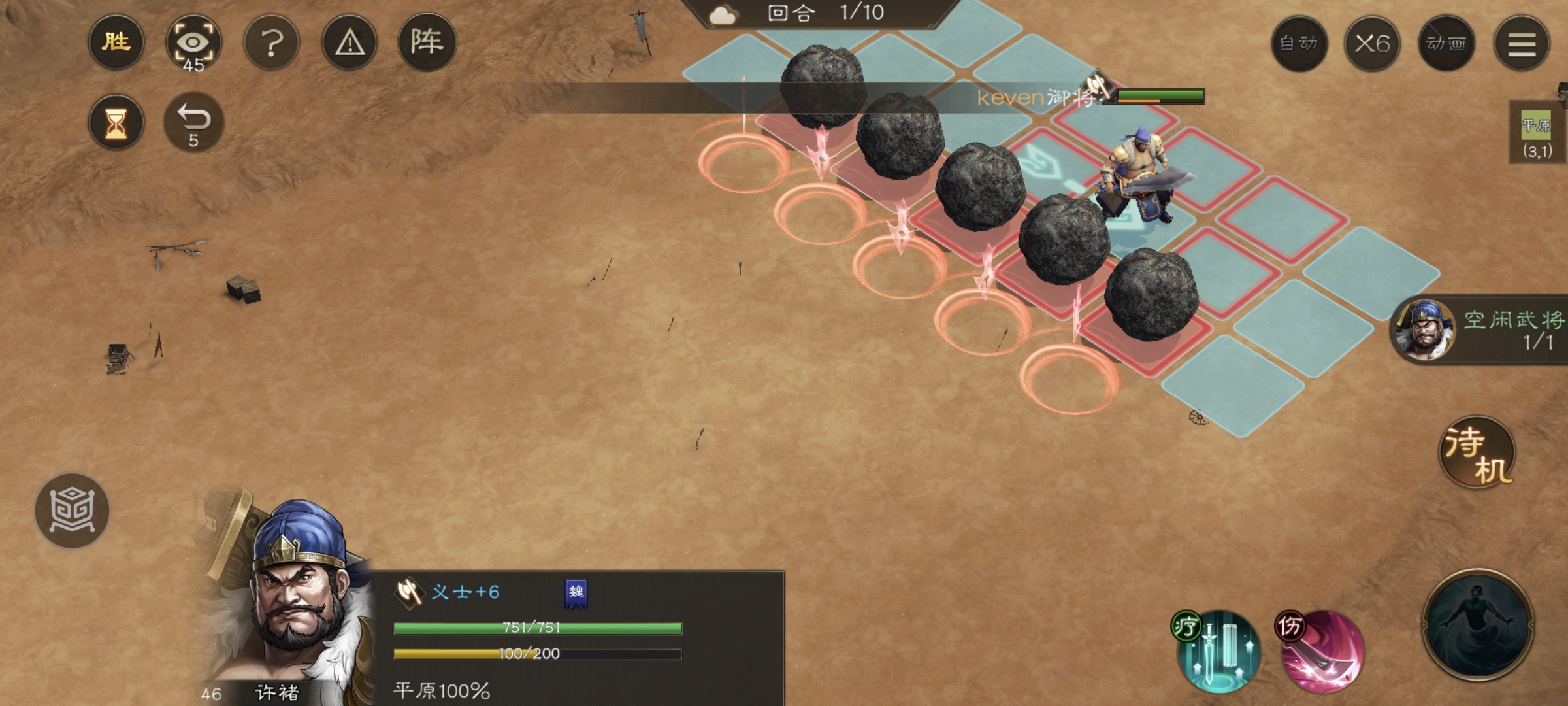
Task: Click the hourglass end-turn button
Action: pos(116,122)
